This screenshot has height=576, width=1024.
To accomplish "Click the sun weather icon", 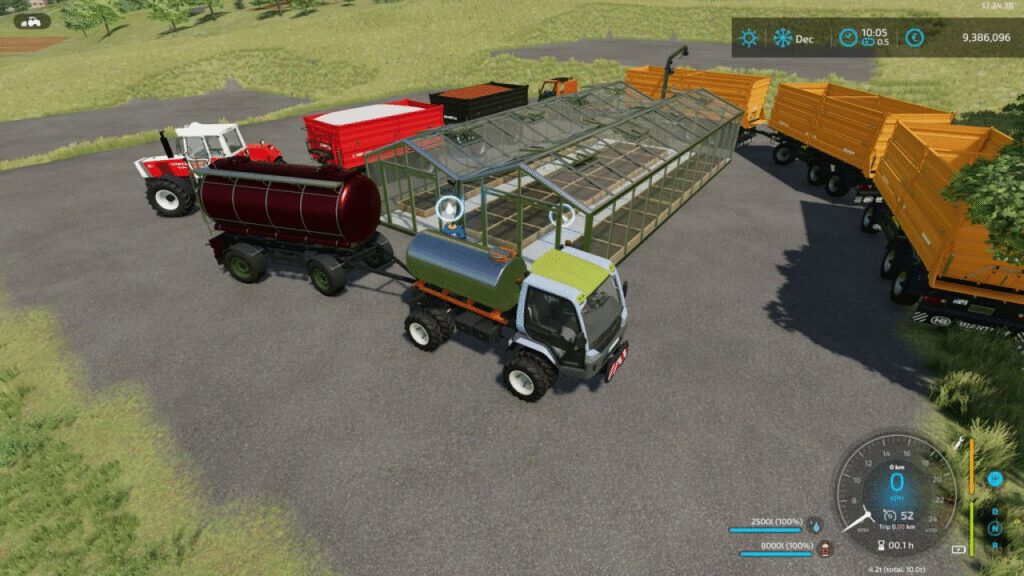I will tap(748, 38).
